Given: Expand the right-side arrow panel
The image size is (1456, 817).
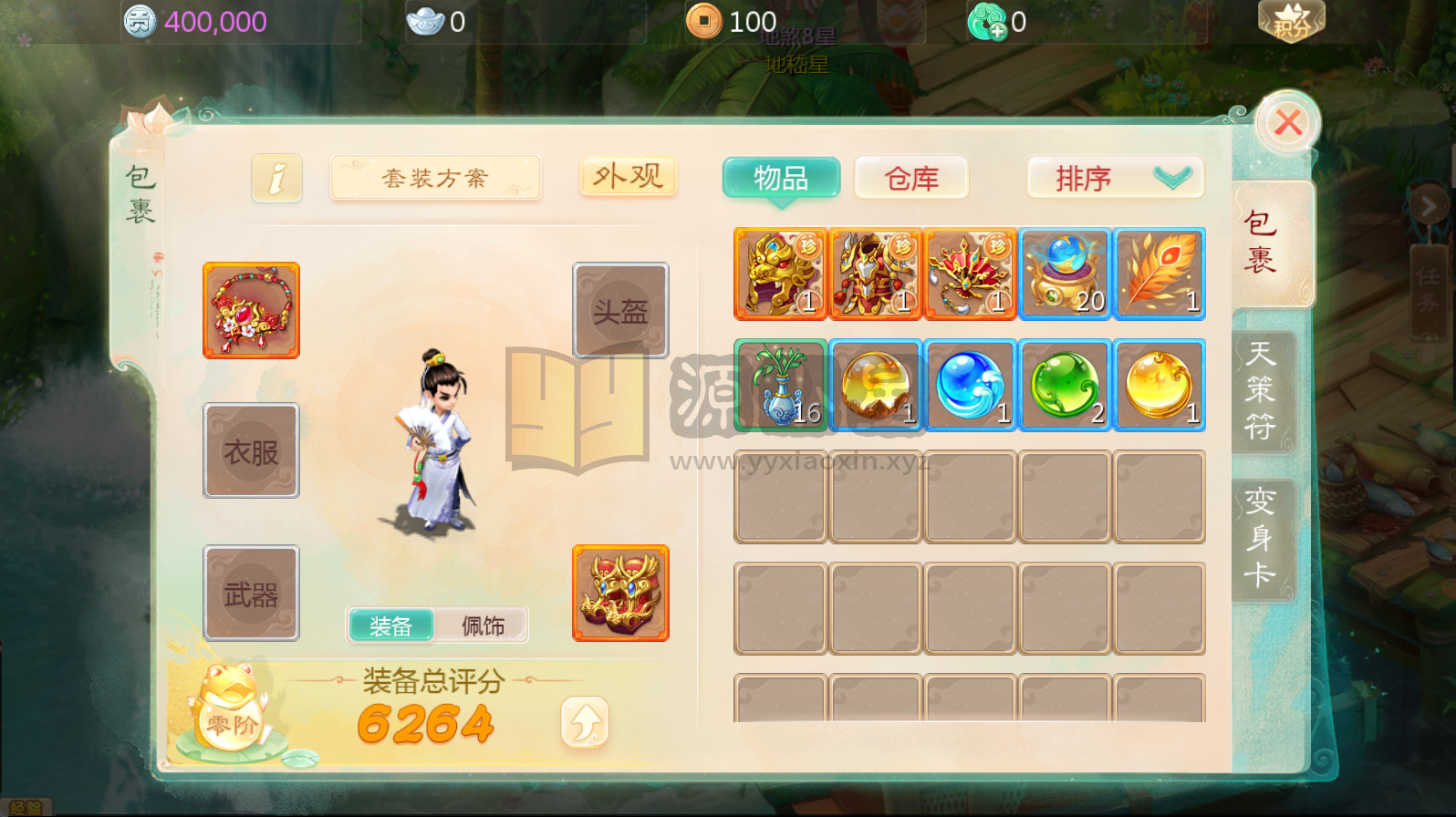Looking at the screenshot, I should [x=1428, y=205].
